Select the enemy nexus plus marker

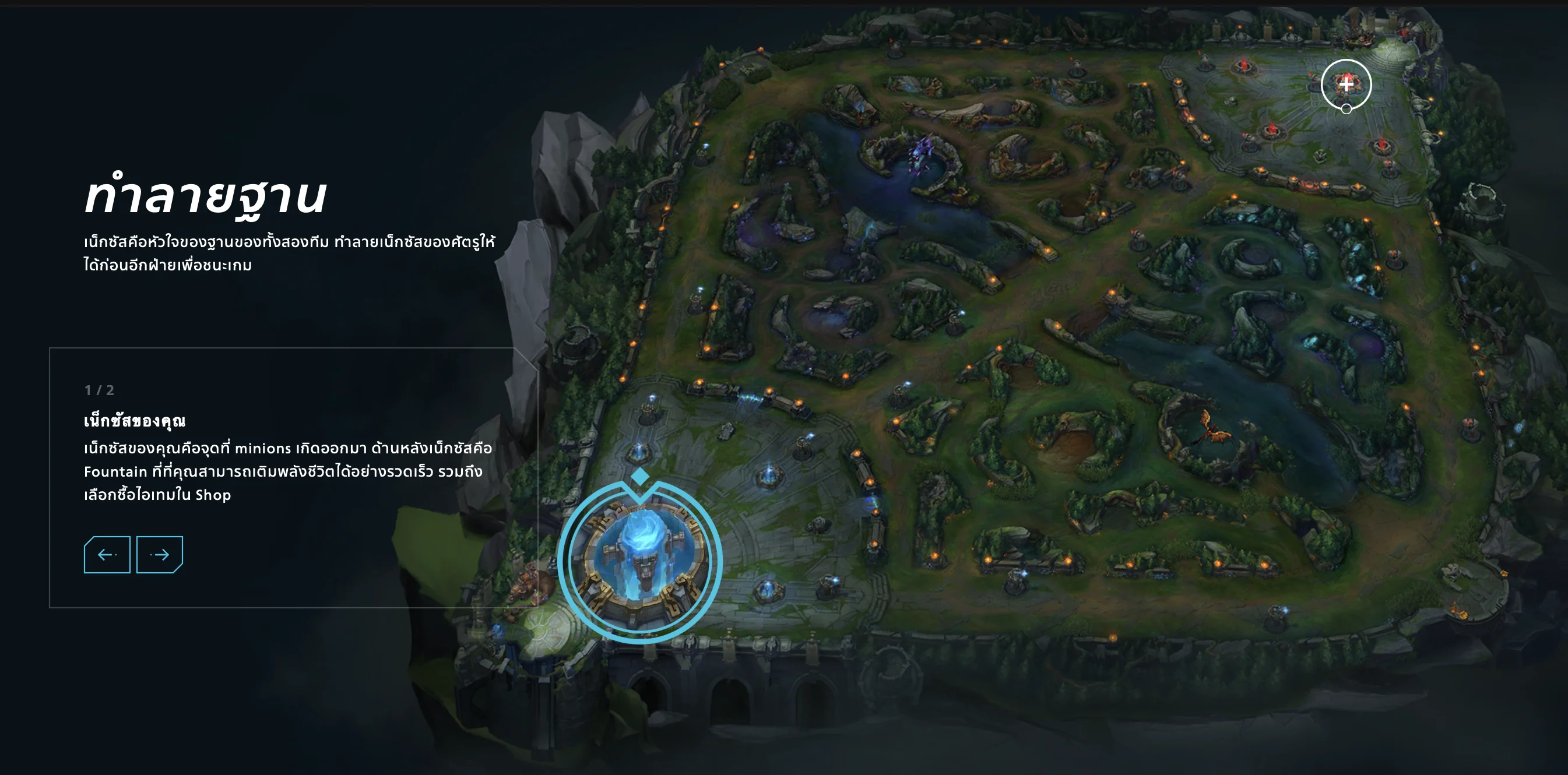click(x=1346, y=84)
